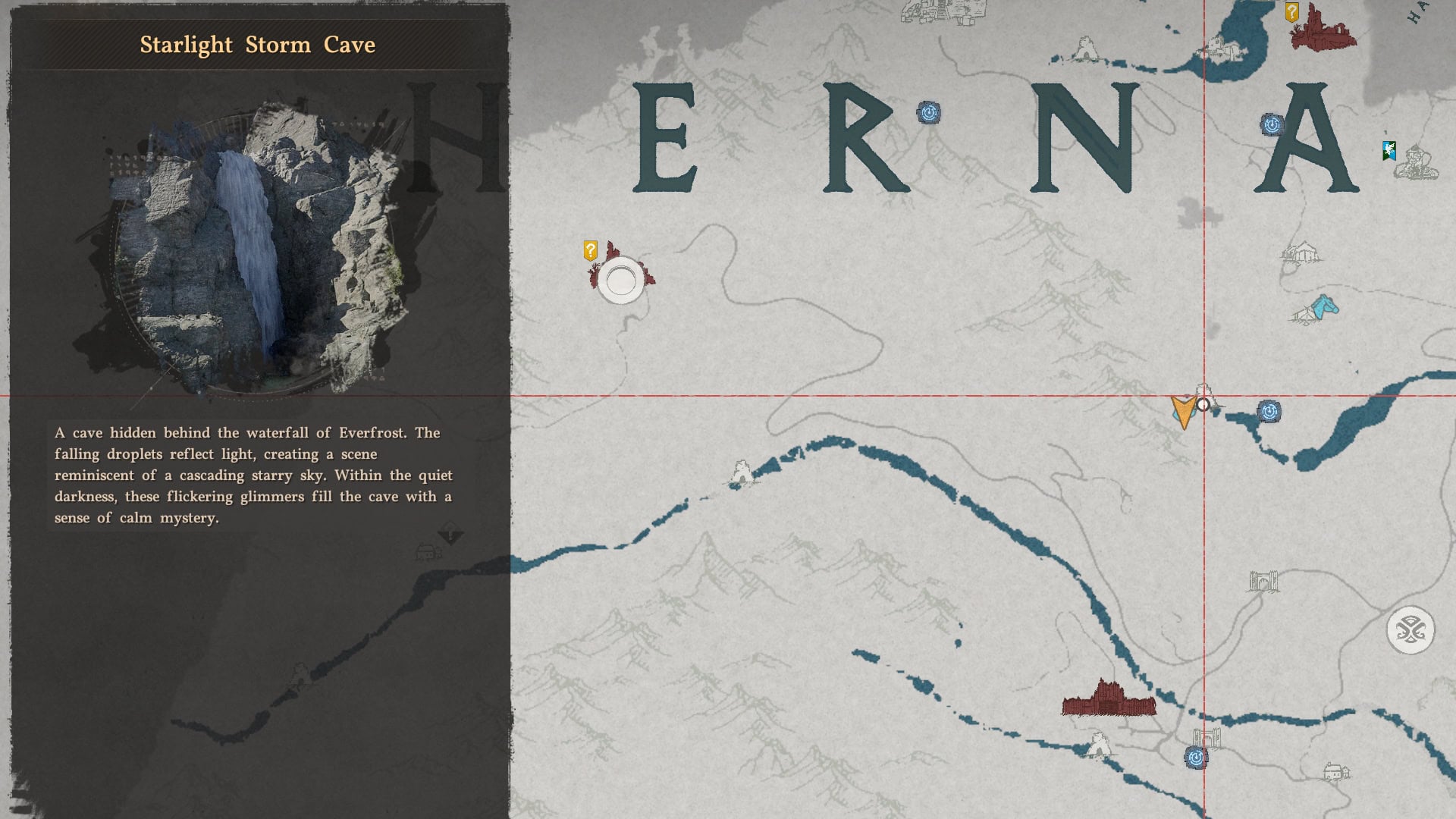Select the fast travel point beside letter R

pyautogui.click(x=928, y=111)
